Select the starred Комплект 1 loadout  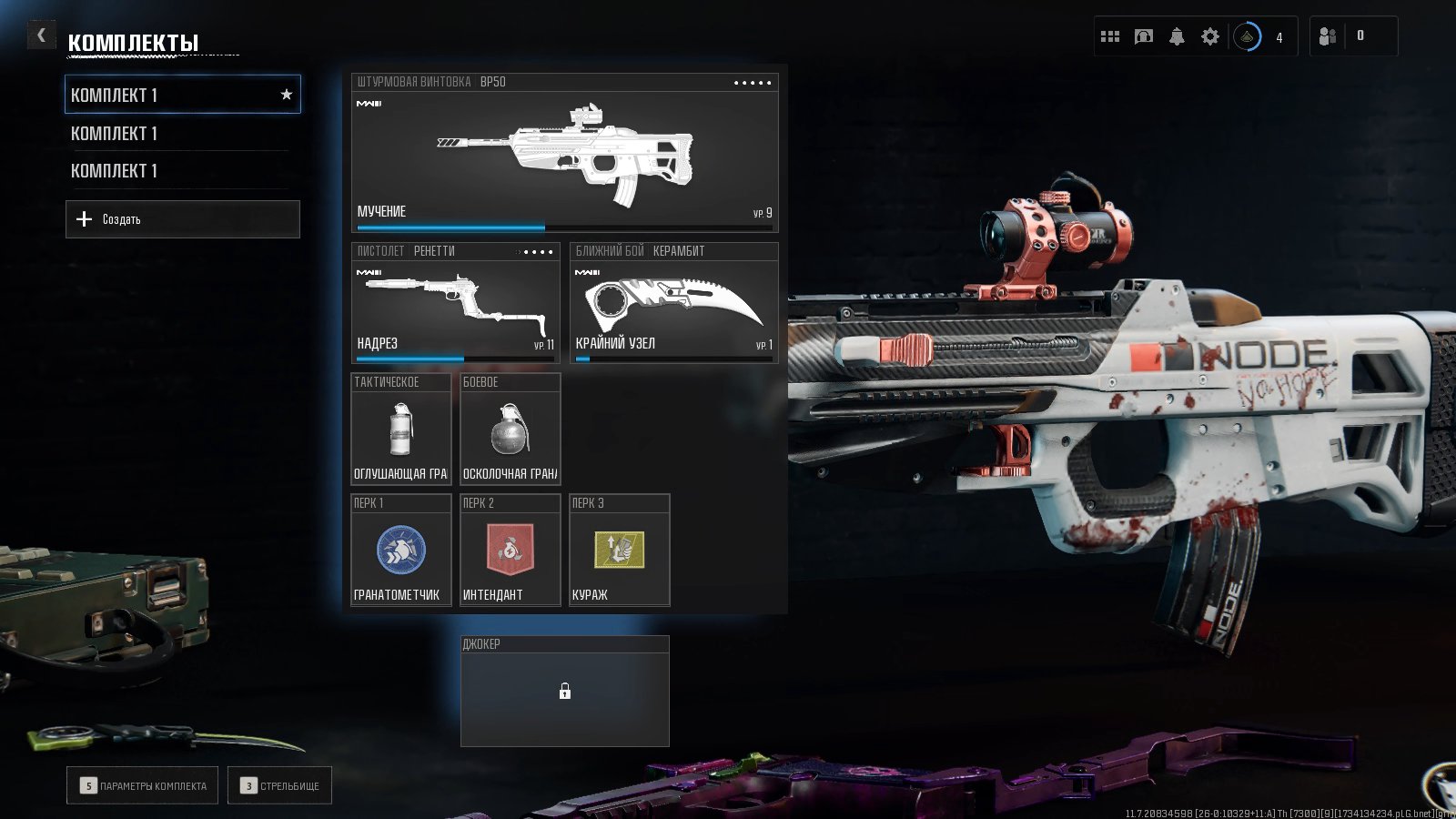[182, 95]
